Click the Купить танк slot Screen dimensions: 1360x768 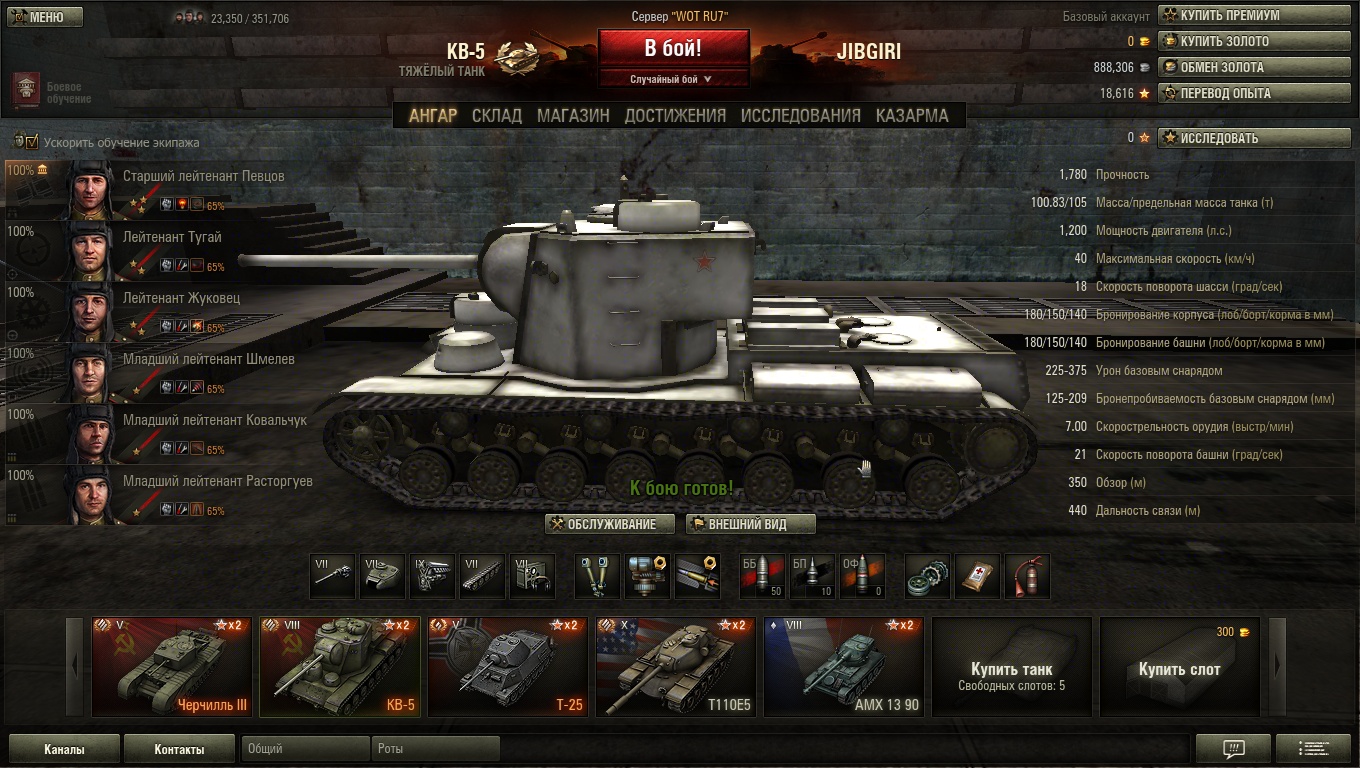point(1011,667)
